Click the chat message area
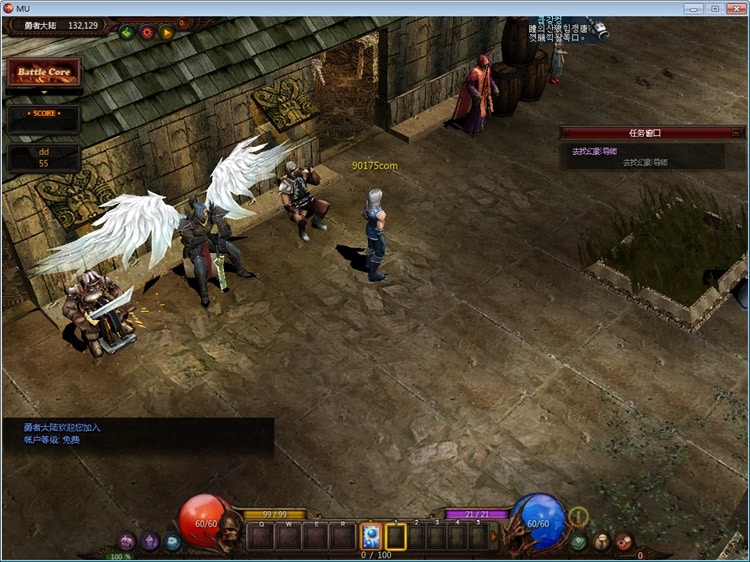The width and height of the screenshot is (750, 562). click(x=137, y=434)
